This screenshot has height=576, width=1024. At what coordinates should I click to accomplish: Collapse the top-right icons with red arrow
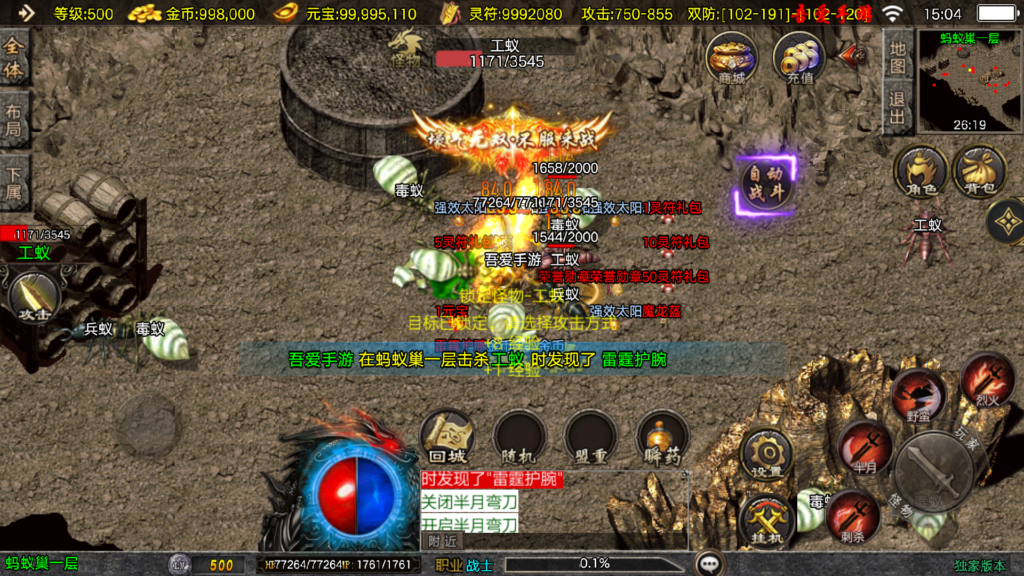[x=853, y=53]
